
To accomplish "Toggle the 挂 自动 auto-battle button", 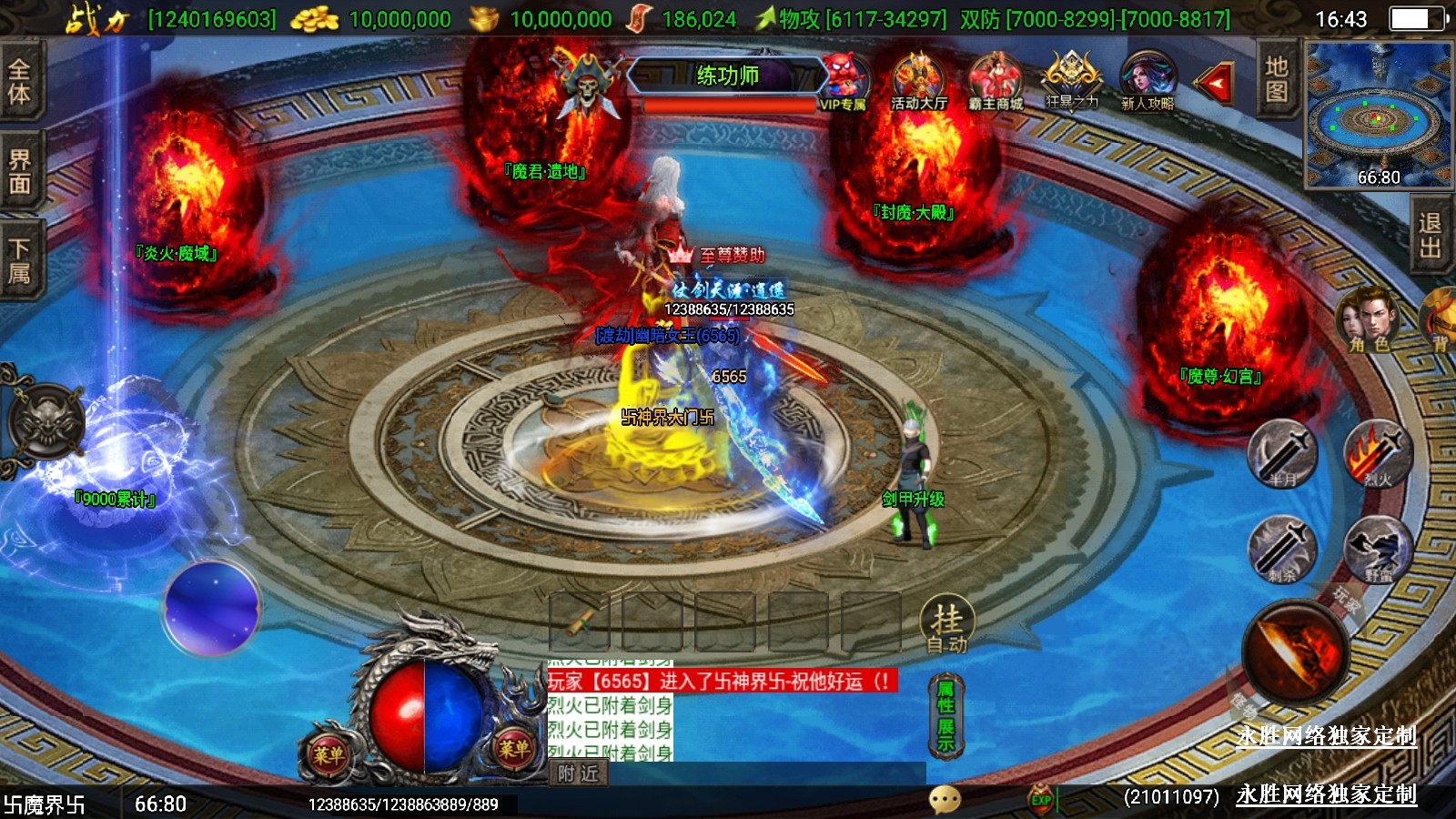I will [x=946, y=627].
